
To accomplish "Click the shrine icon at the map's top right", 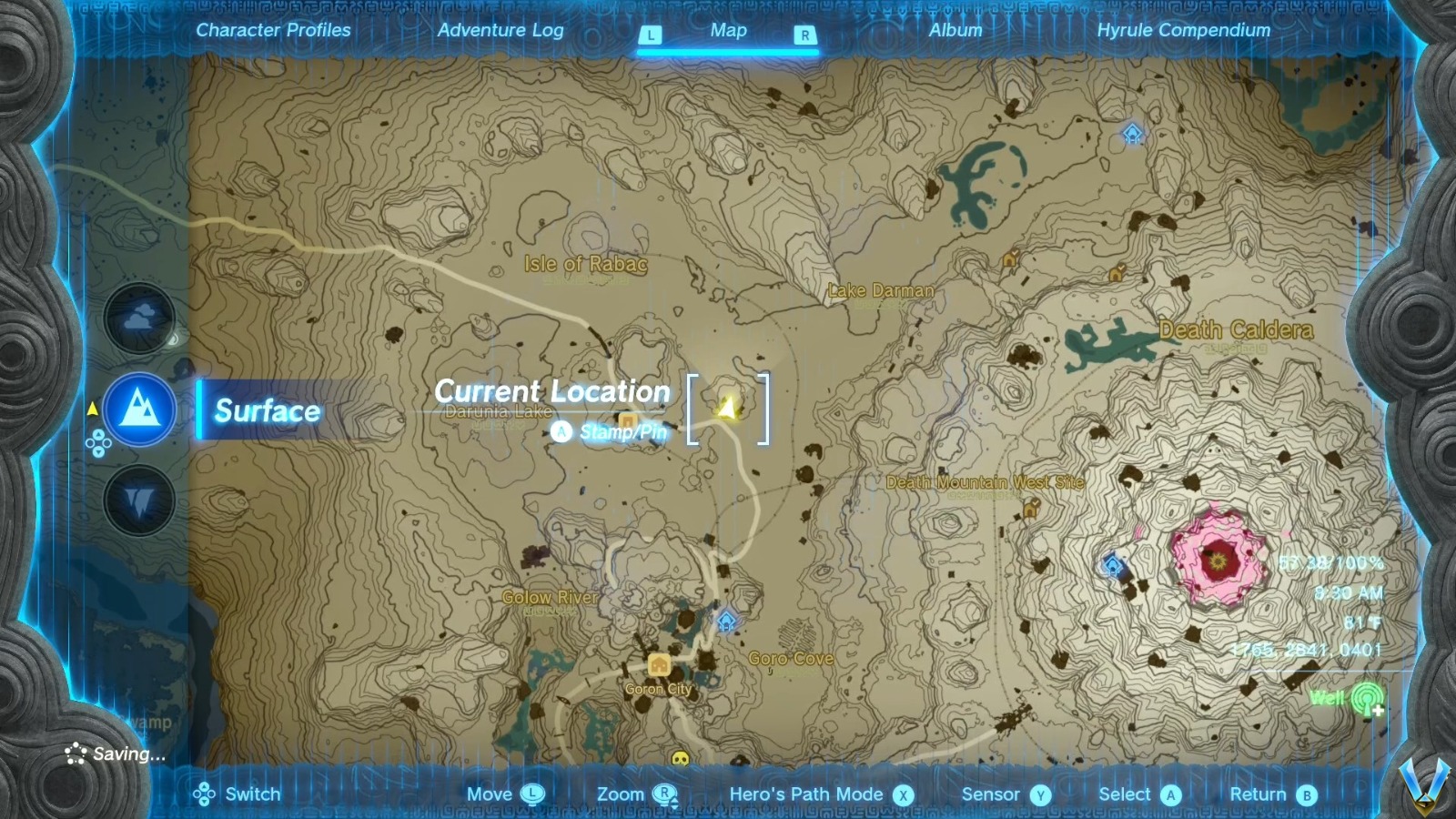I will tap(1131, 134).
